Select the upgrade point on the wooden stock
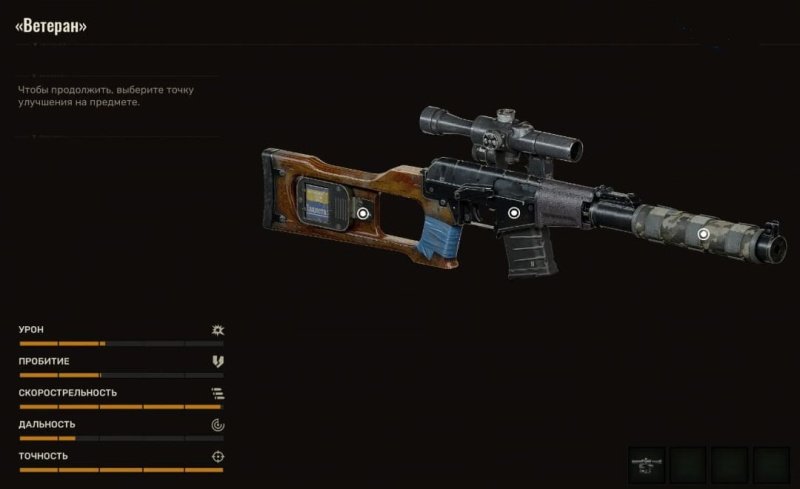 point(363,212)
